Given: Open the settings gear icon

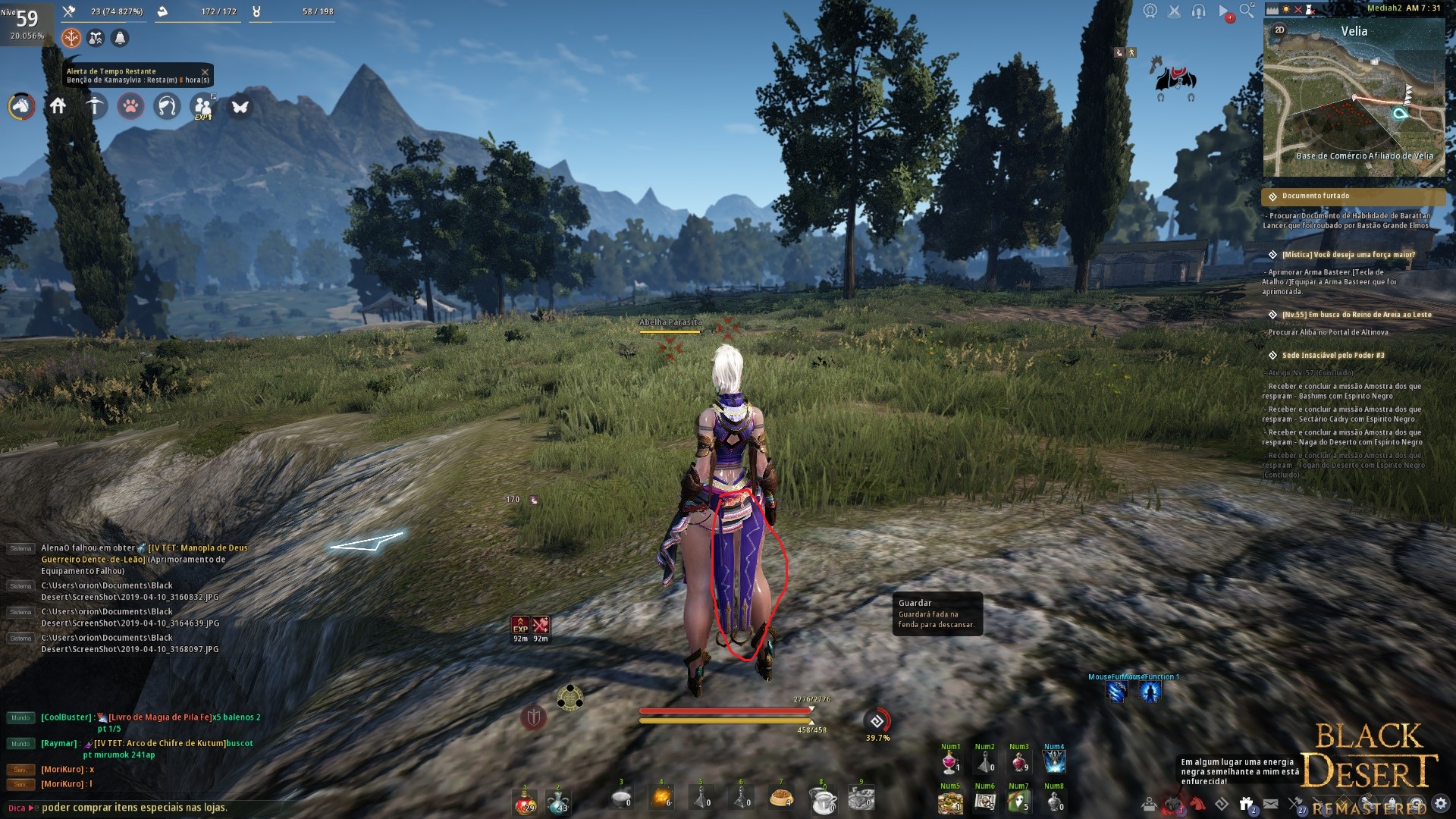Looking at the screenshot, I should coord(1441,803).
